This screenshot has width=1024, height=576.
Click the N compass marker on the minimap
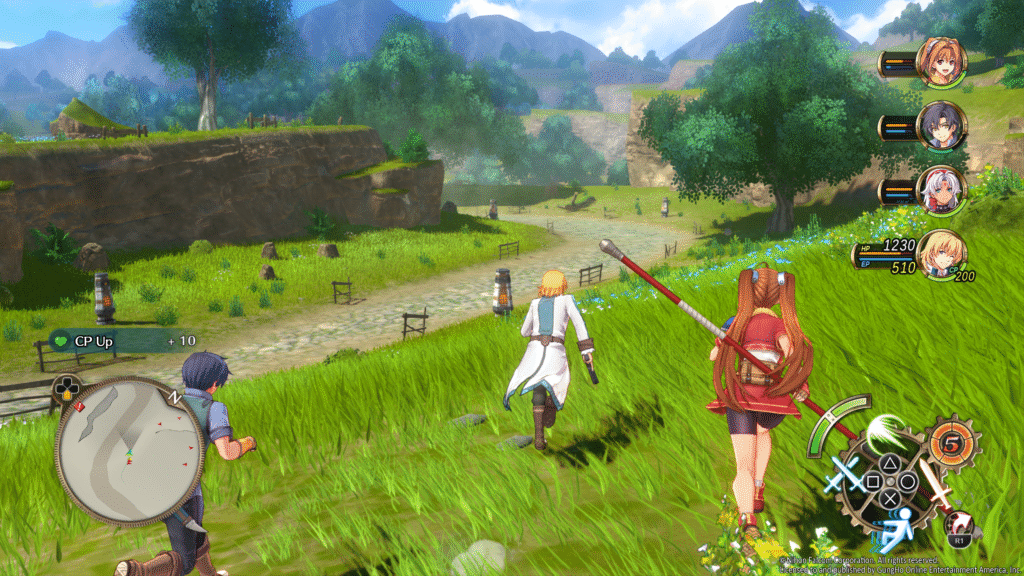[x=176, y=397]
